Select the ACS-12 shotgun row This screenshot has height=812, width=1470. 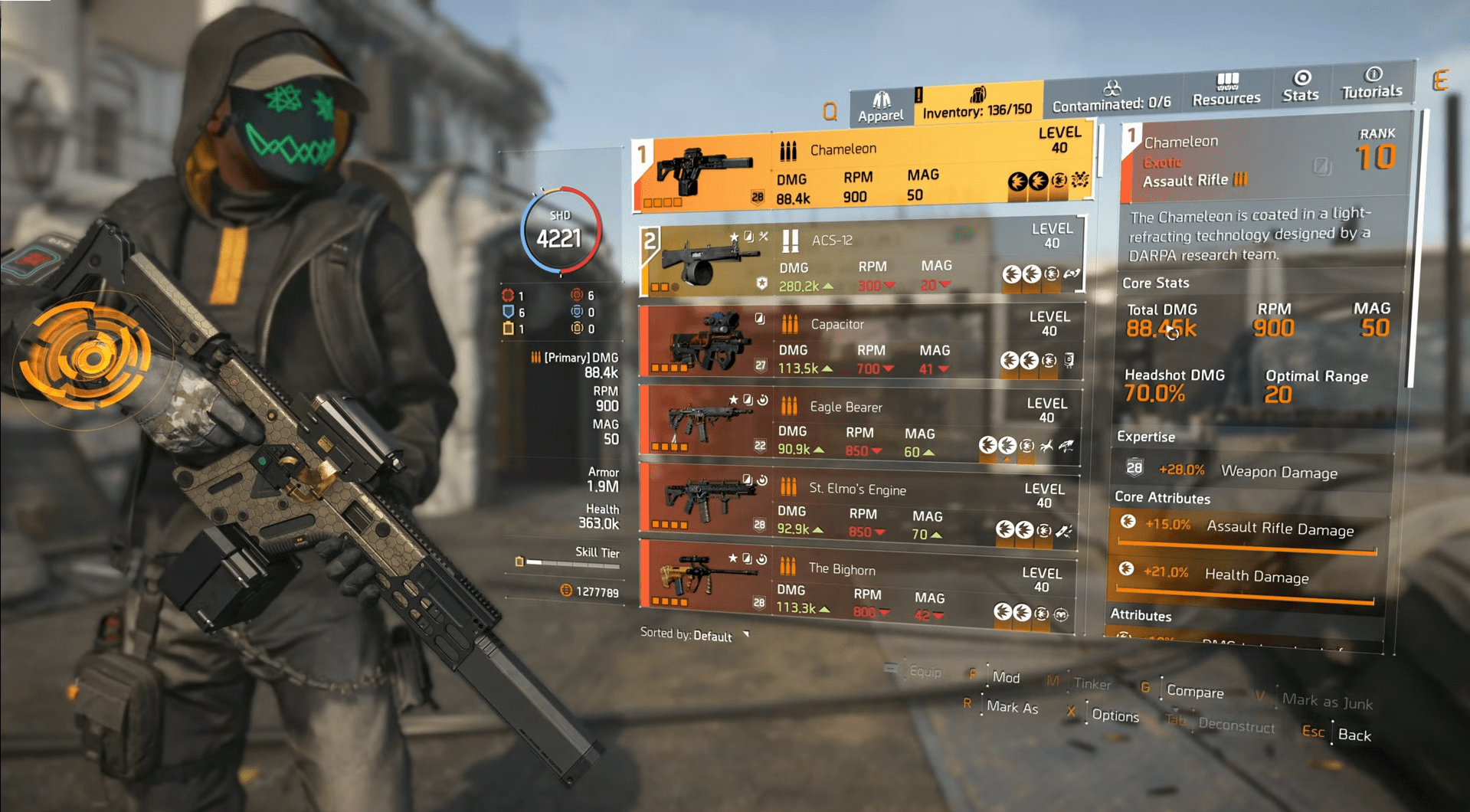(862, 260)
